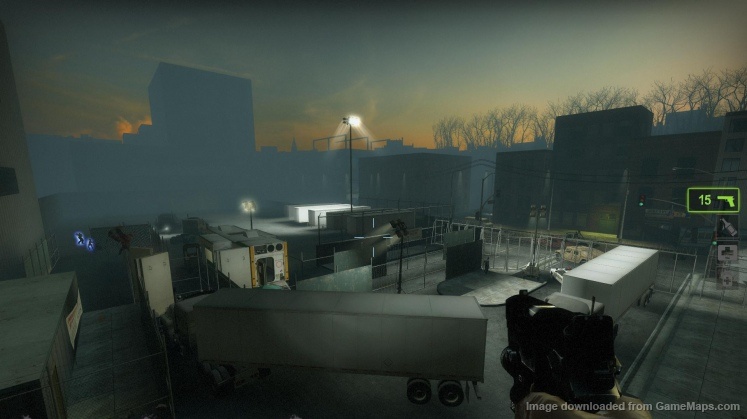Select the pistol weapon slot
Image resolution: width=747 pixels, height=419 pixels.
(x=713, y=200)
